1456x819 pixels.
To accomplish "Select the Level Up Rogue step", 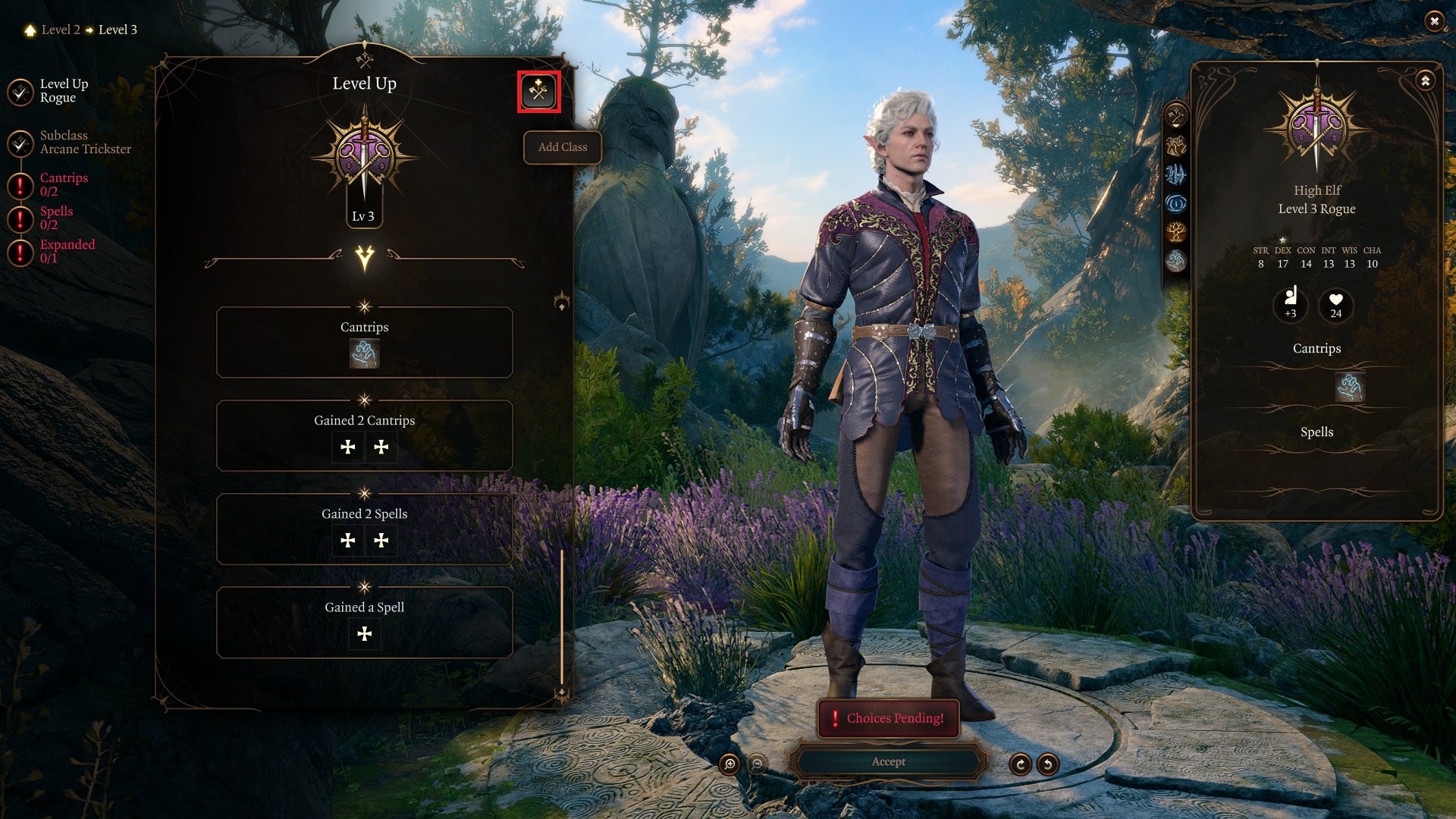I will (x=62, y=91).
